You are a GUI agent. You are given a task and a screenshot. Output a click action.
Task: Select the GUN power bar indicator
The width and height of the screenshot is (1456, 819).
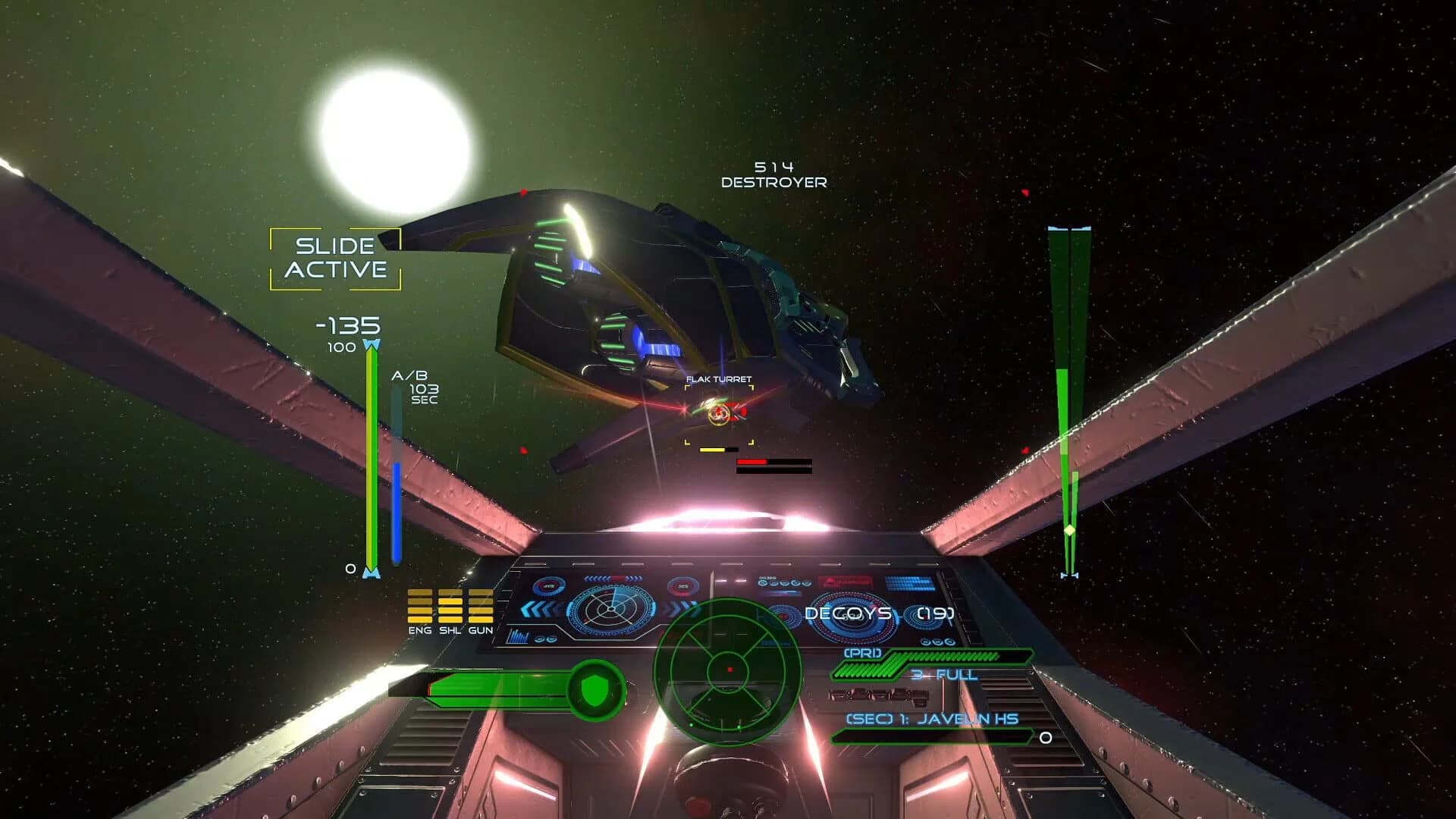coord(483,607)
